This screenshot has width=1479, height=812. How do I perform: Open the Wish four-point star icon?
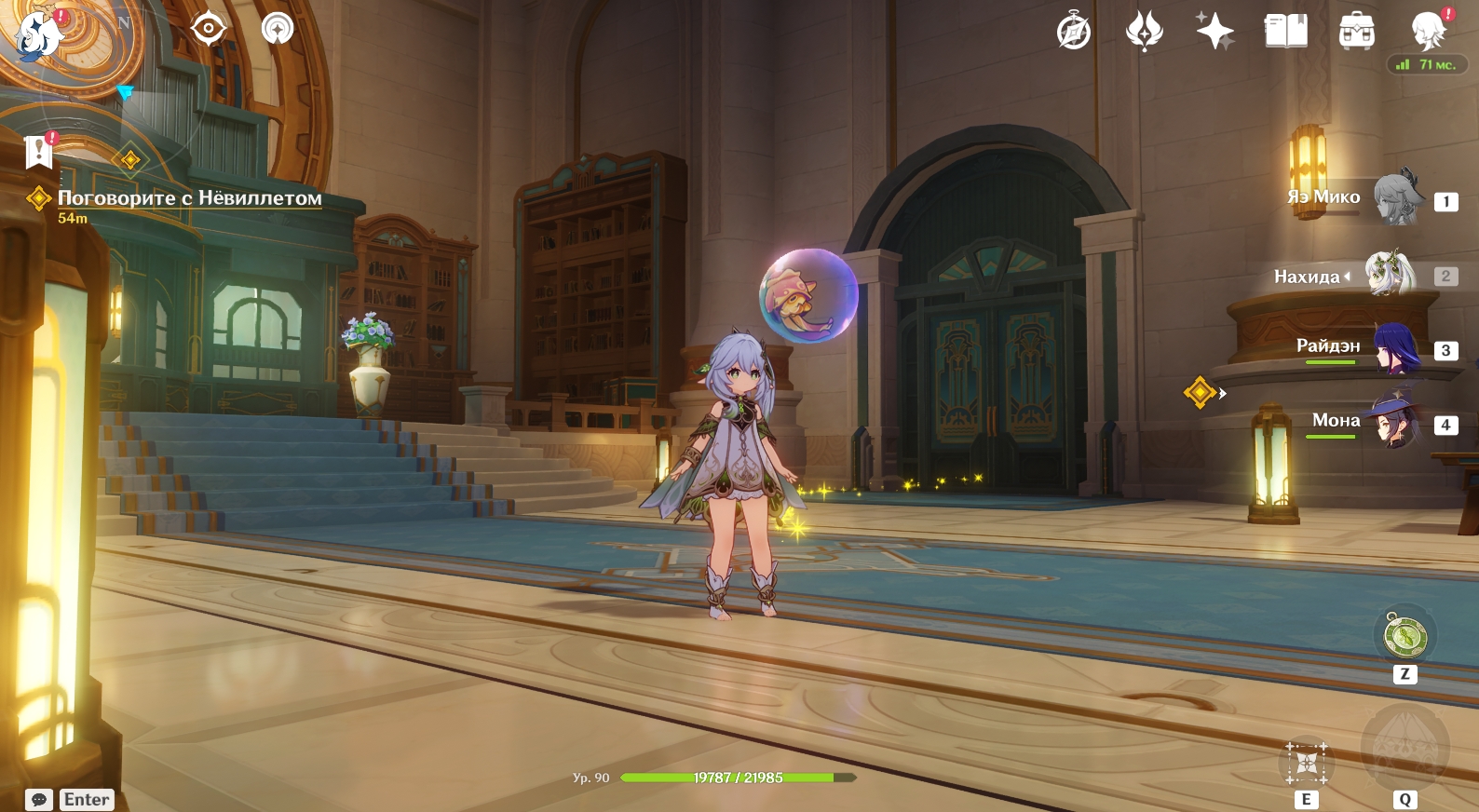(1214, 32)
